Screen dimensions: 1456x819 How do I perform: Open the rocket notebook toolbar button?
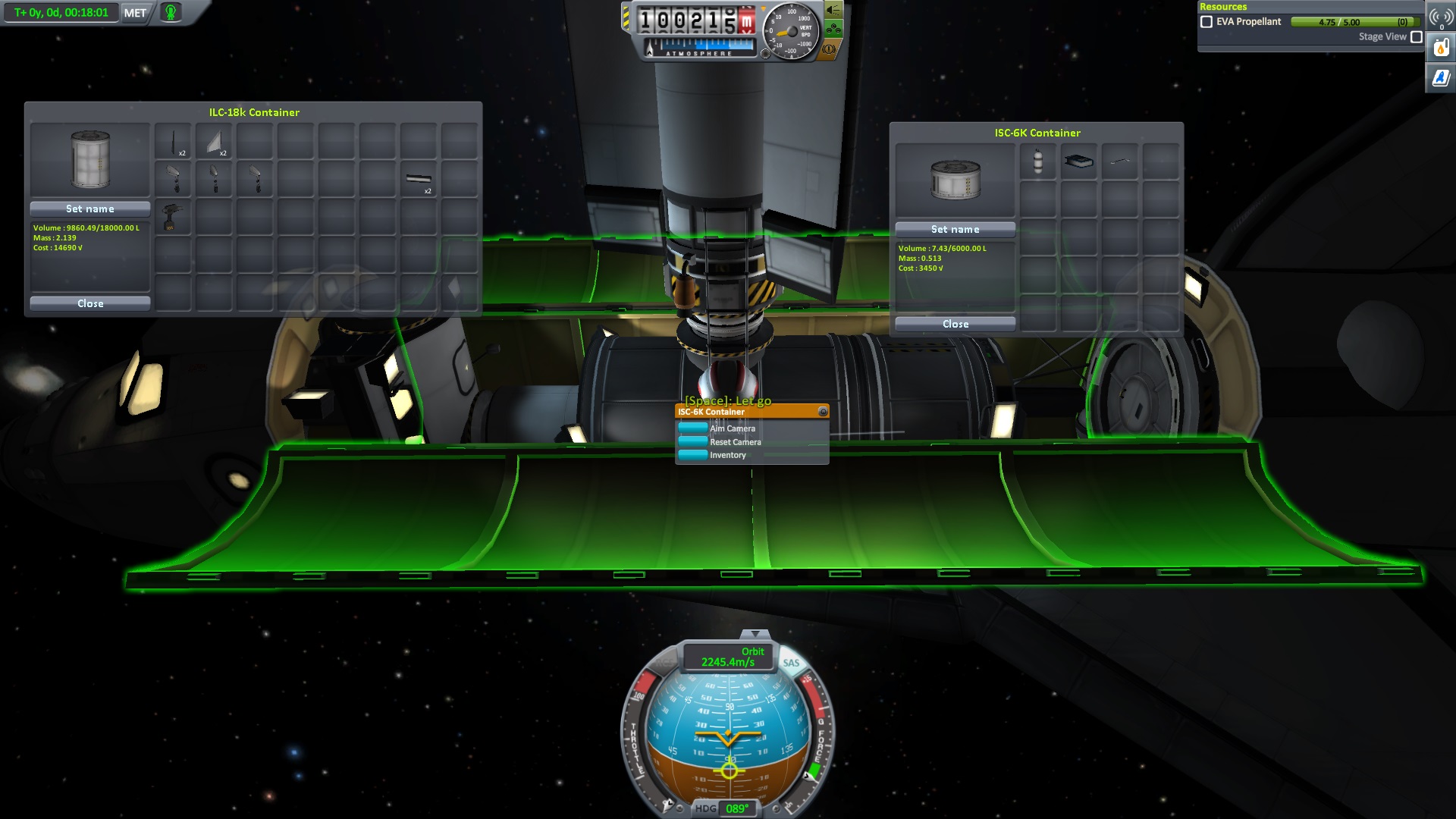point(1441,77)
